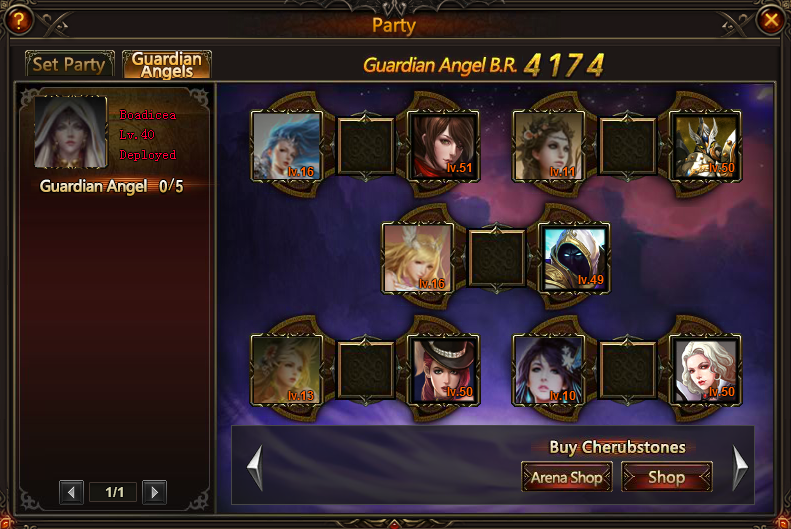The width and height of the screenshot is (791, 529).
Task: Choose the lv.50 hero with the hat
Action: [x=444, y=368]
